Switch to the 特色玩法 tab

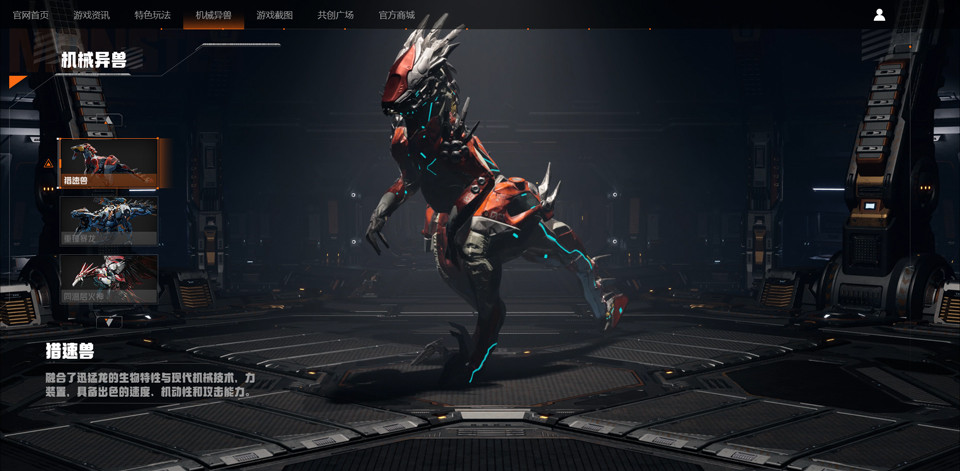point(152,15)
